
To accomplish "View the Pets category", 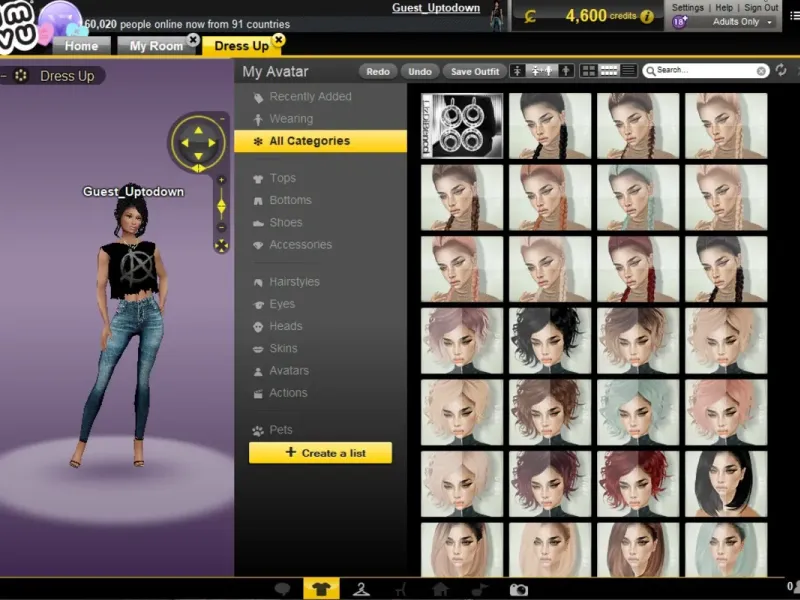I will (x=281, y=430).
